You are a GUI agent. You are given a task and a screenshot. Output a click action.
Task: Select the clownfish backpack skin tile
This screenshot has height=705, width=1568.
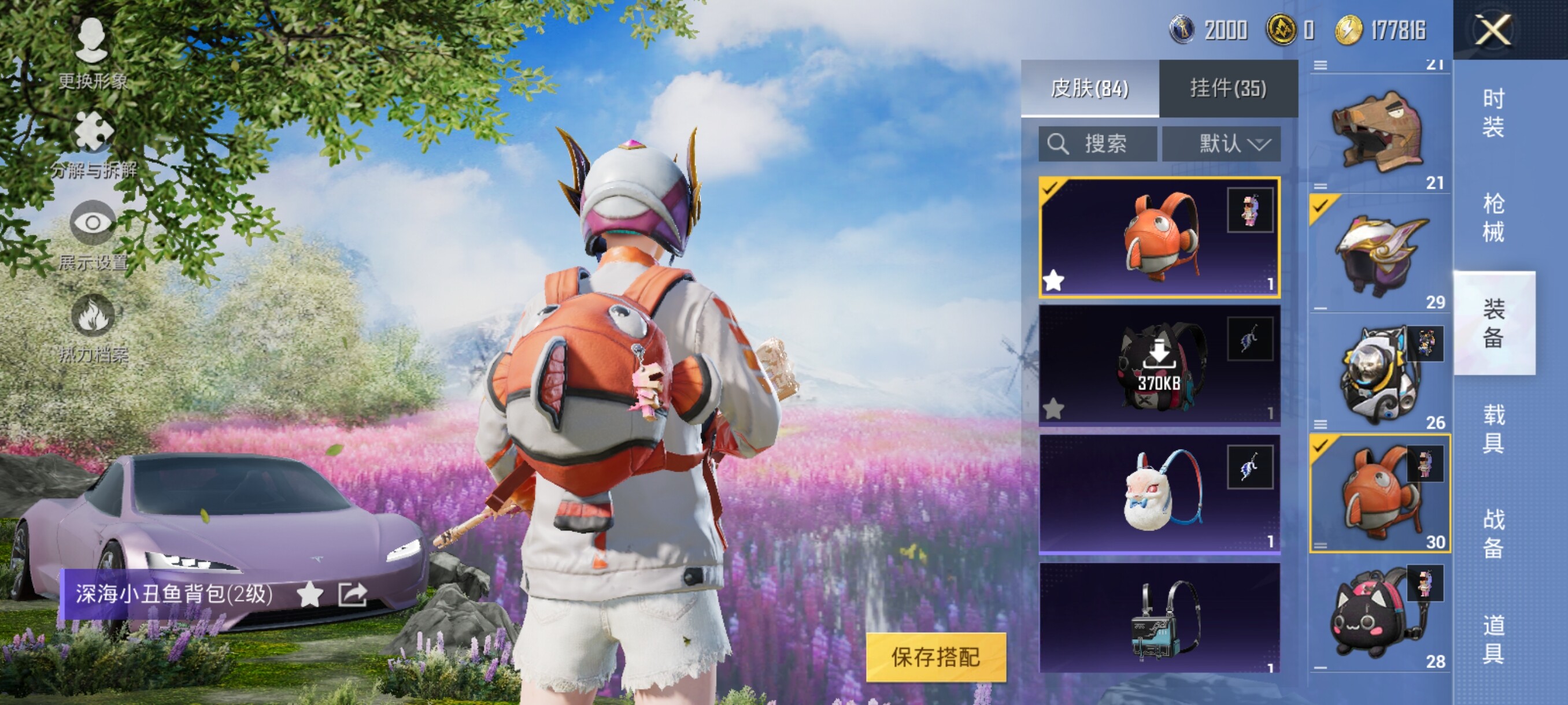(x=1159, y=238)
